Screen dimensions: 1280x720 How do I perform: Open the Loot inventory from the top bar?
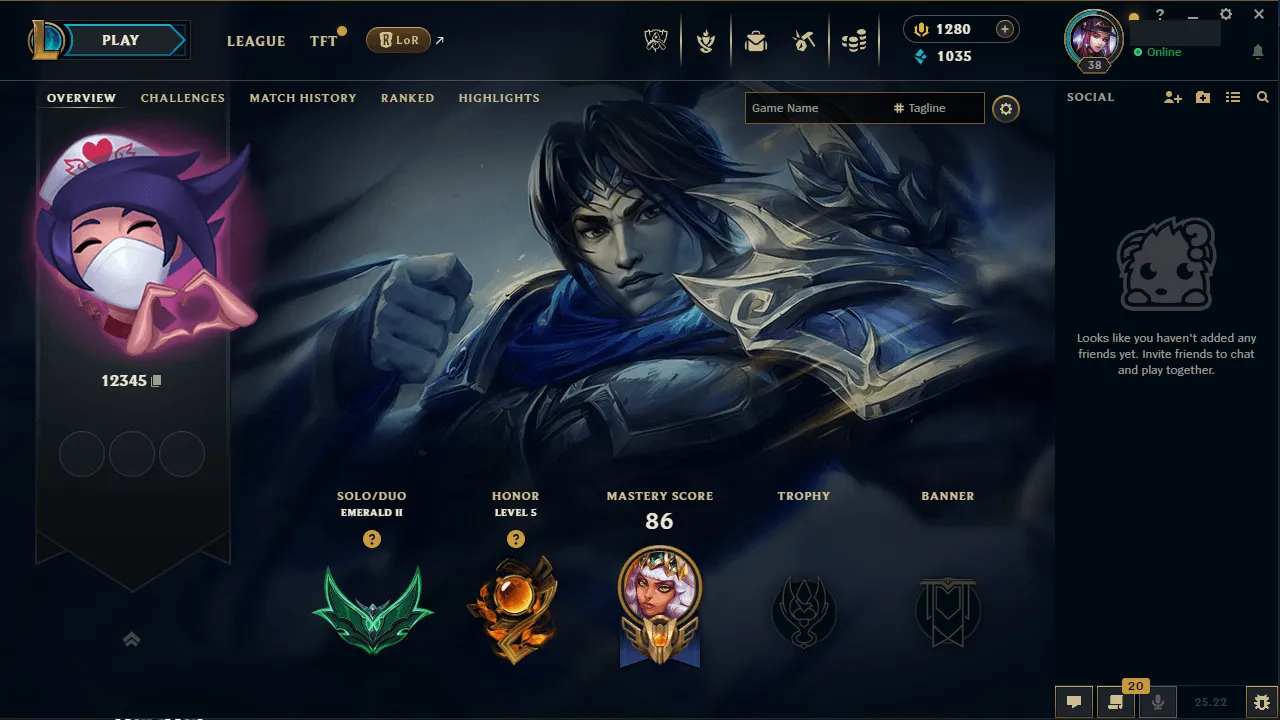pyautogui.click(x=755, y=41)
